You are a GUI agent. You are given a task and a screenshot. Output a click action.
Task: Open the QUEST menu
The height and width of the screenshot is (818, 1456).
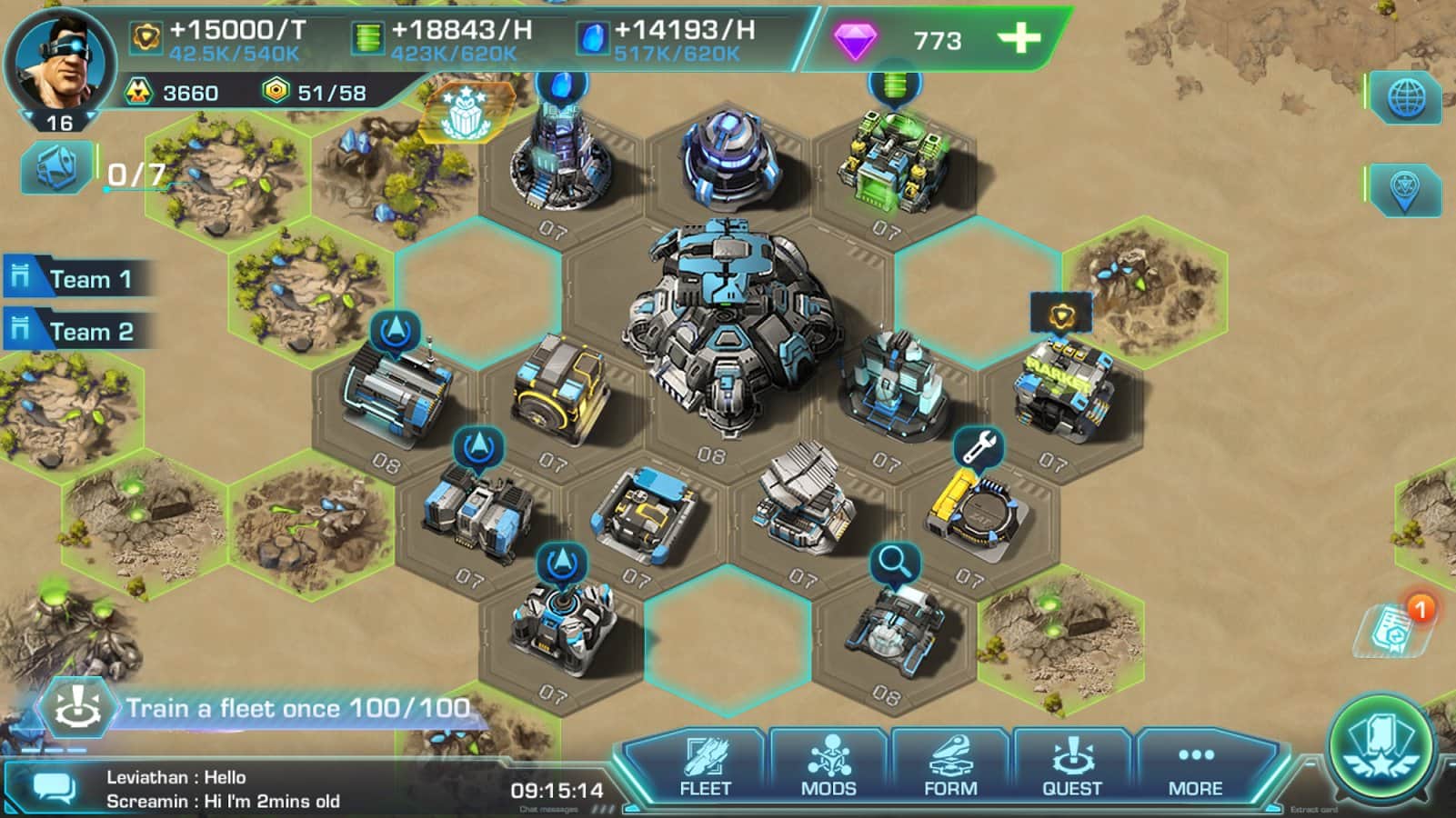pyautogui.click(x=1072, y=768)
